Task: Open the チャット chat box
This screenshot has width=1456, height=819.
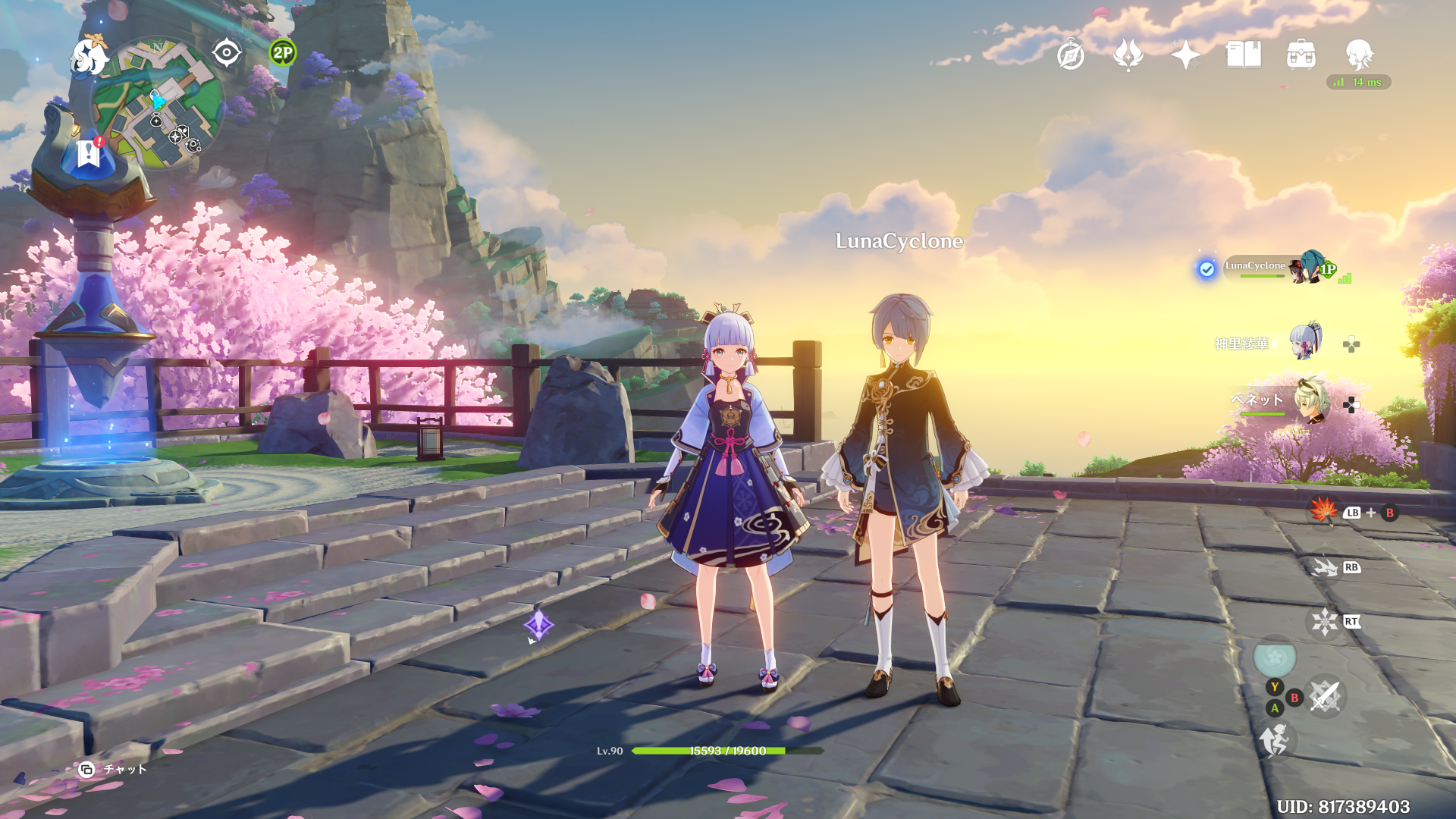Action: 114,769
